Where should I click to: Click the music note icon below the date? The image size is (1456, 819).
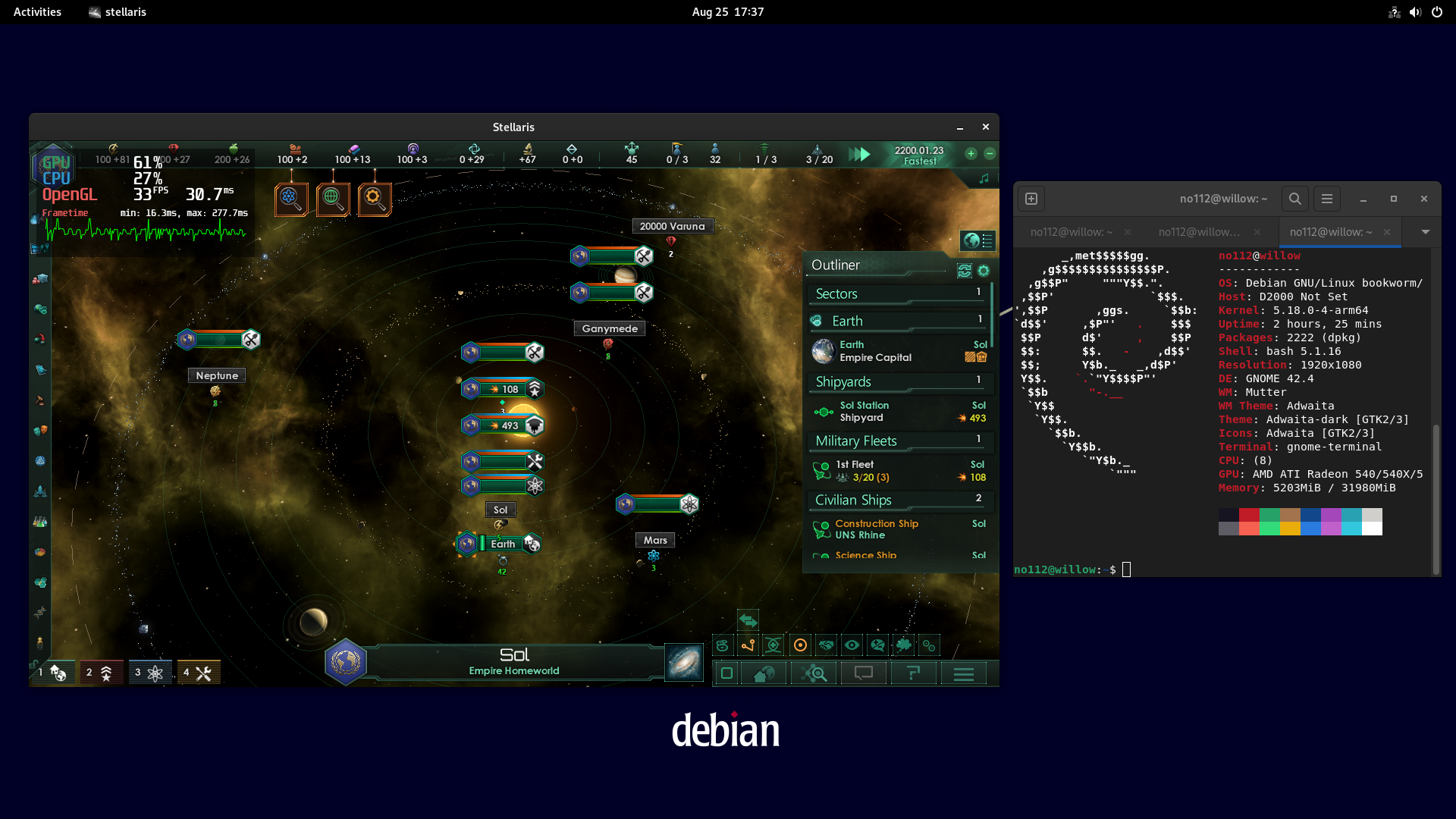pos(984,178)
